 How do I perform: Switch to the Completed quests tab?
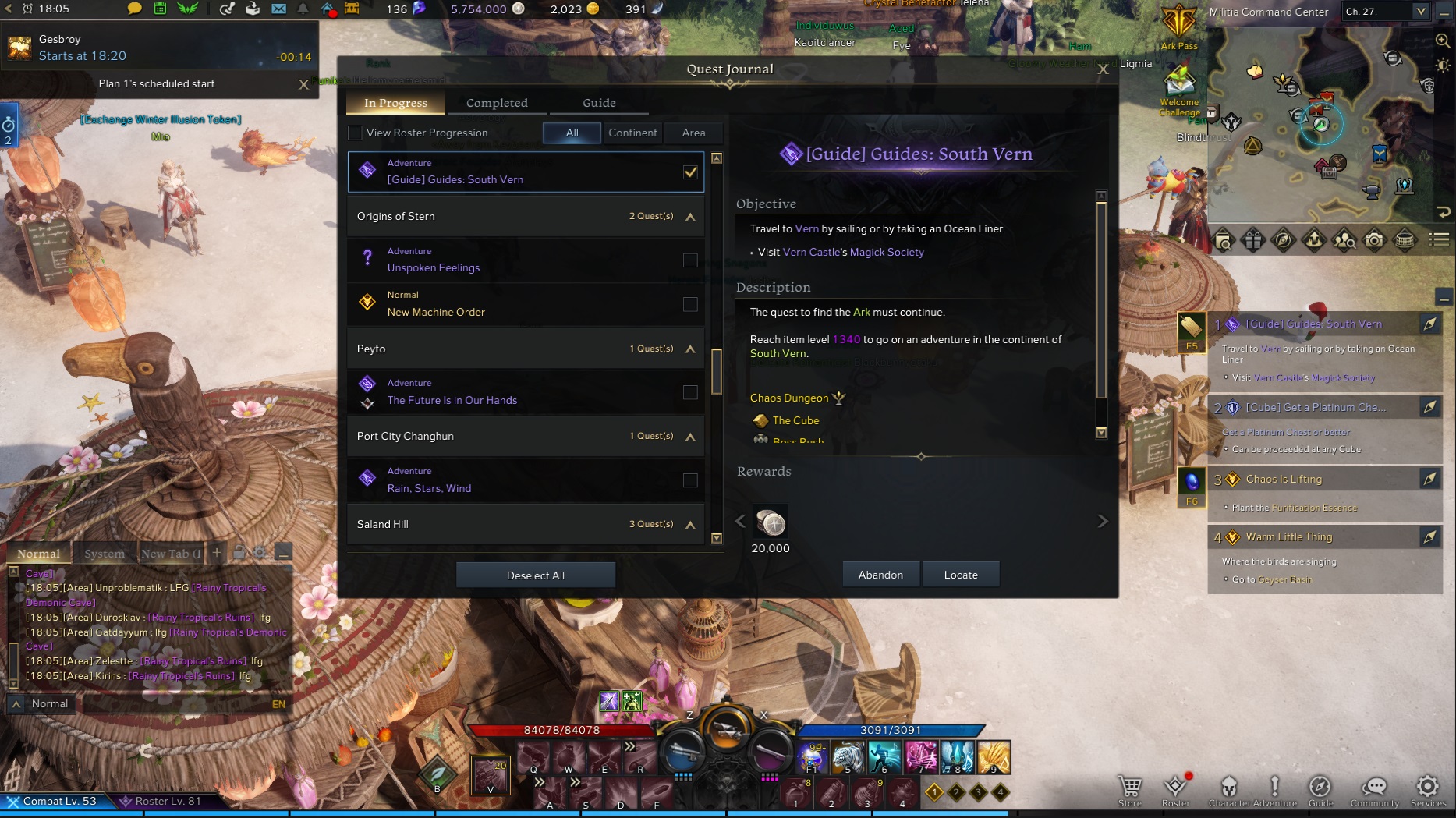(x=497, y=102)
